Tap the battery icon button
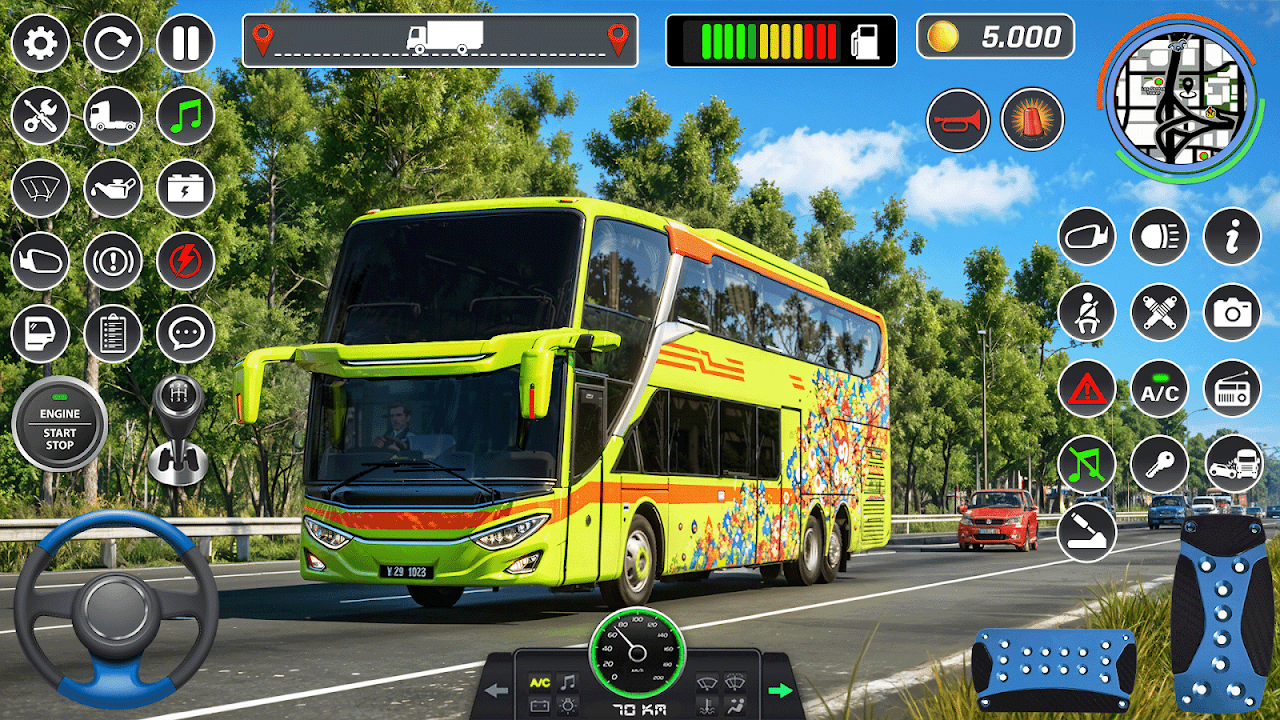The width and height of the screenshot is (1280, 720). coord(185,189)
